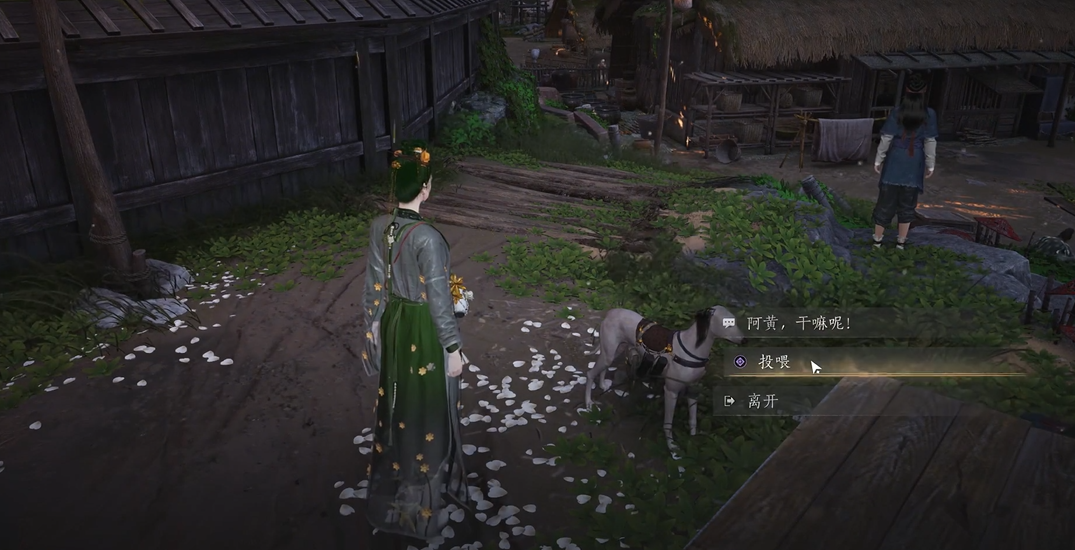Choose the 投喂 (feed) dialogue option

click(775, 362)
